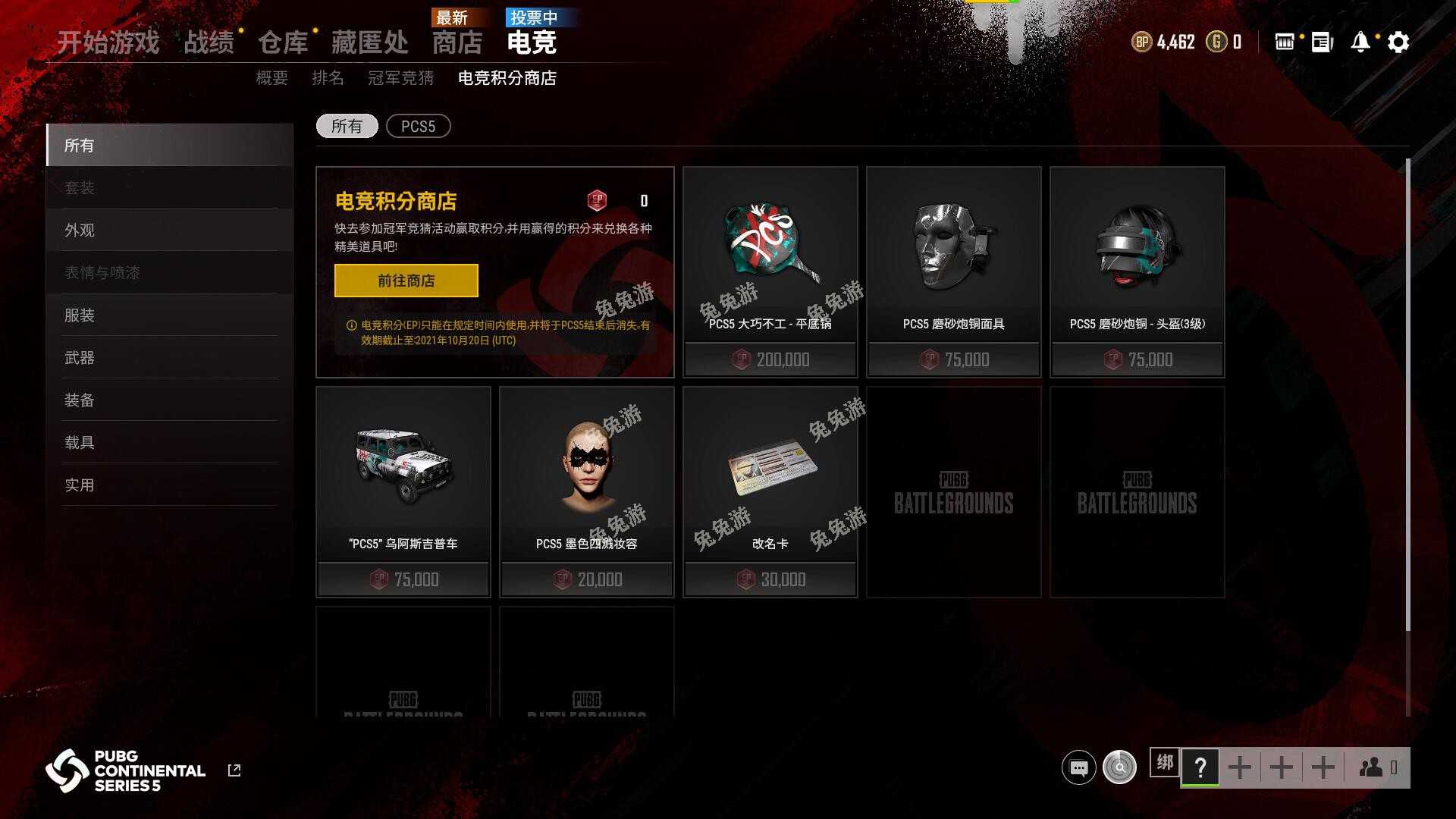Switch to the 排名 tab
This screenshot has height=819, width=1456.
(x=328, y=77)
